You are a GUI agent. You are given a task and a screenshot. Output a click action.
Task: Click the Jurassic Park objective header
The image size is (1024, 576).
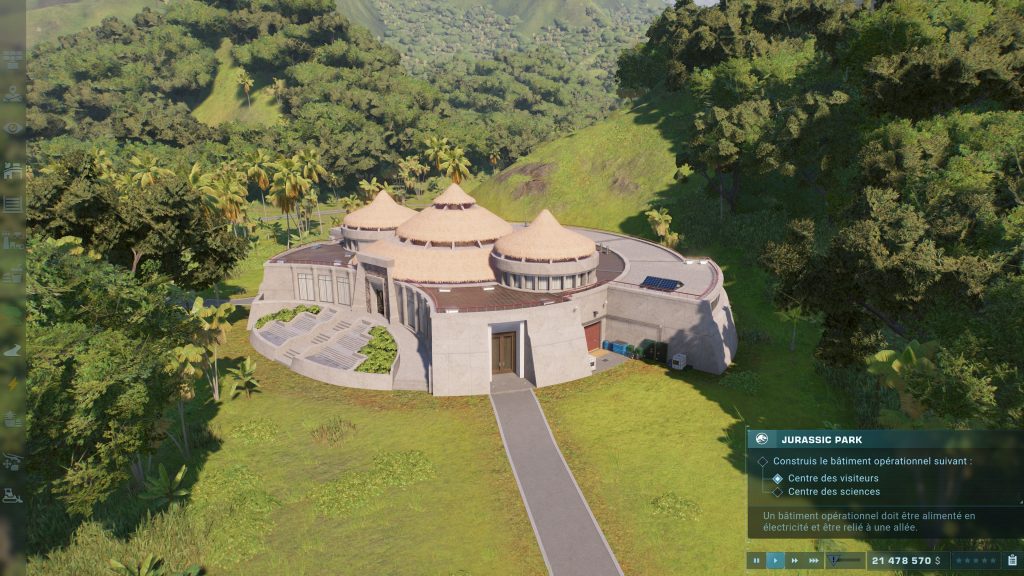[x=822, y=439]
